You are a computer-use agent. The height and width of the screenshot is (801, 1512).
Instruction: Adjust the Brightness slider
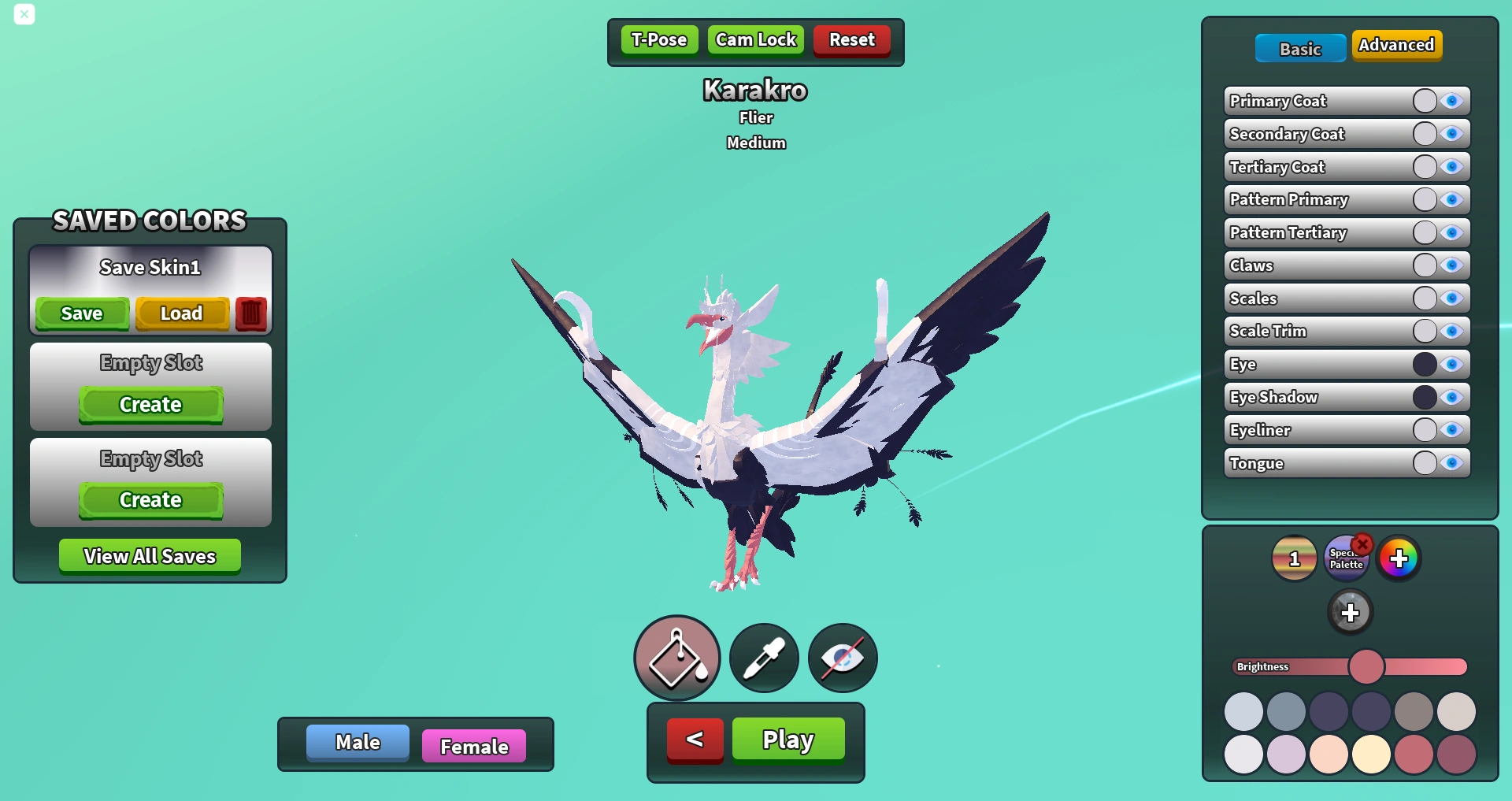(x=1368, y=666)
